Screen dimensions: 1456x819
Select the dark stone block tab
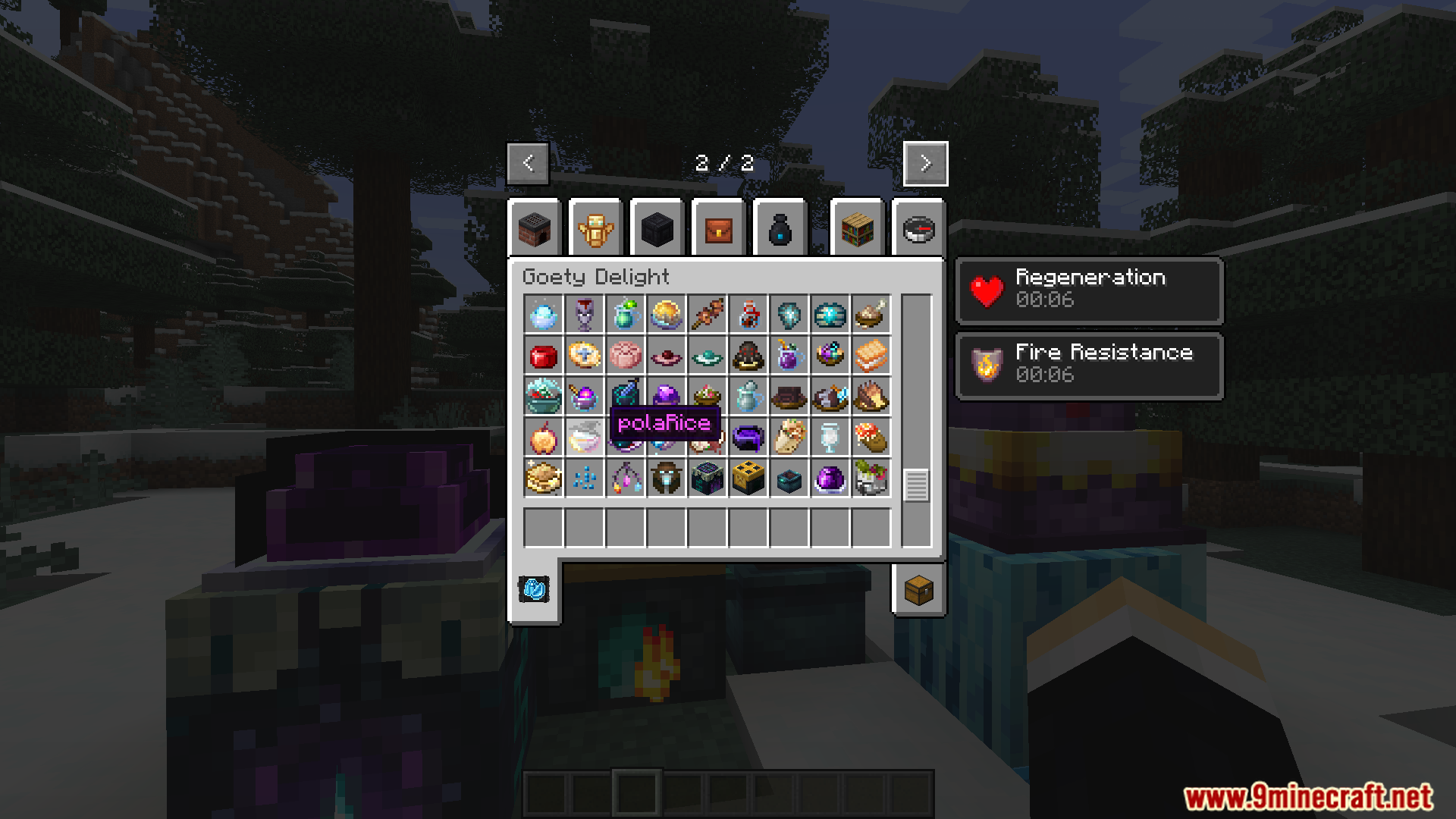[657, 229]
